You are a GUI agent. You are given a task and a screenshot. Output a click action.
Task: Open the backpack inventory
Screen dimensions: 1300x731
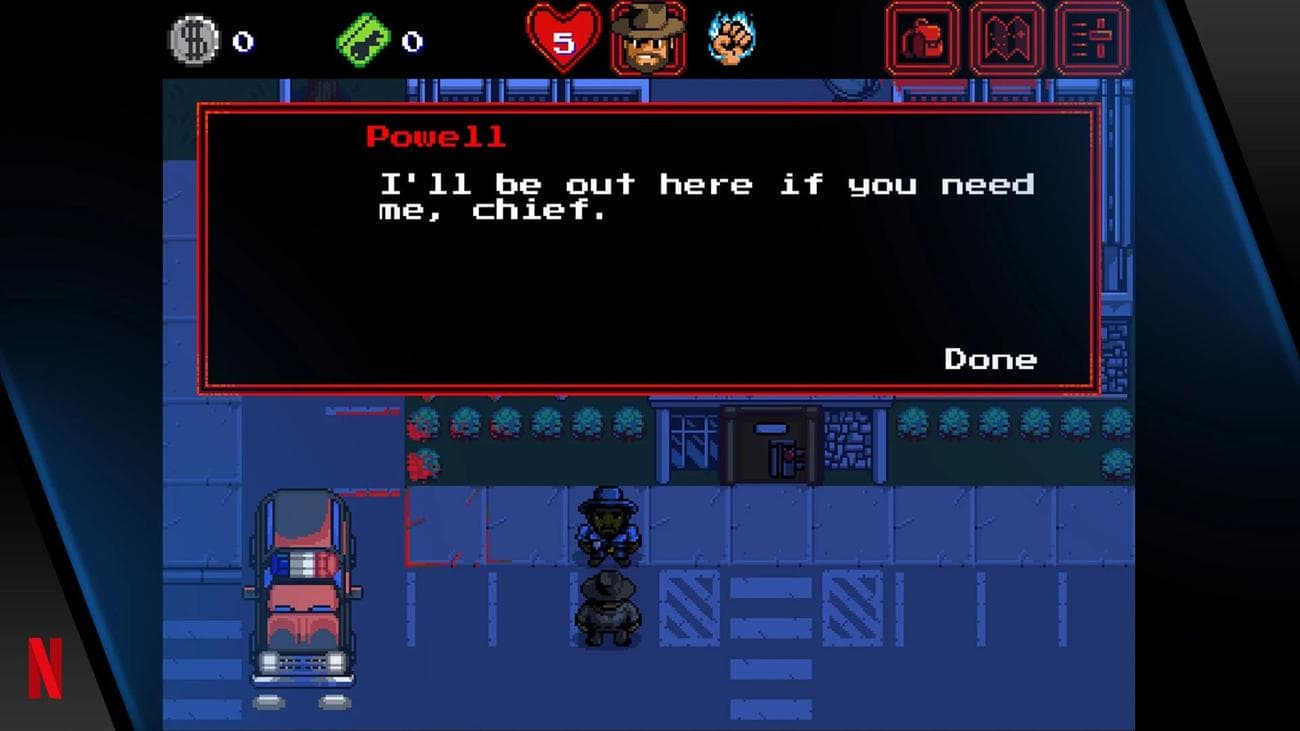[922, 39]
